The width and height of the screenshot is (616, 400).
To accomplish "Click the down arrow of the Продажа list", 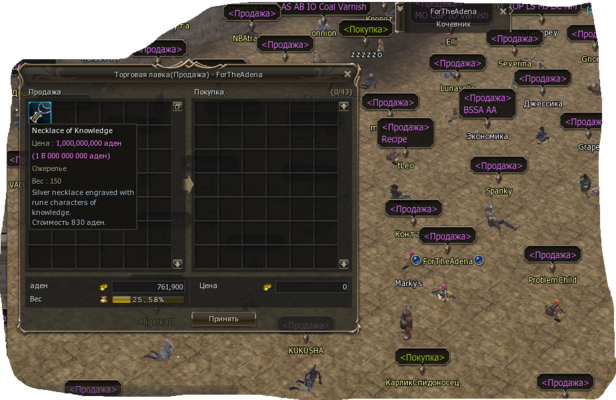I will point(177,264).
